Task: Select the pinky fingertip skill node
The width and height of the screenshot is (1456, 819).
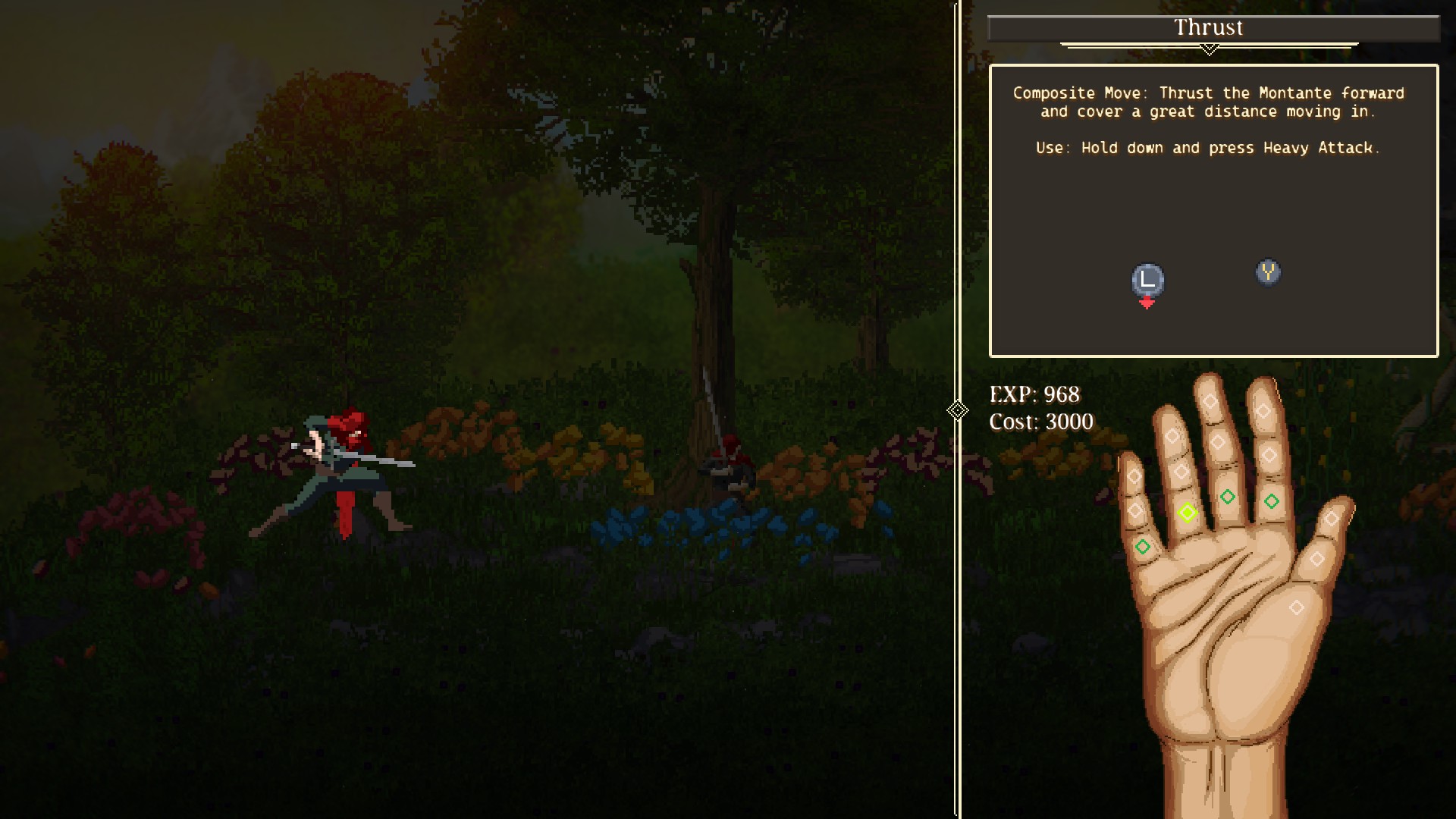Action: tap(1134, 476)
